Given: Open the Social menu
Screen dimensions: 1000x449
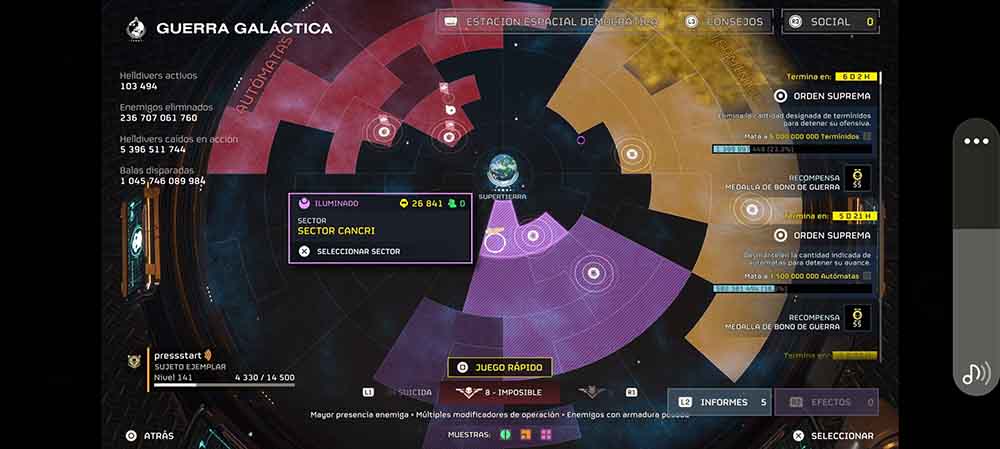Looking at the screenshot, I should (x=829, y=21).
